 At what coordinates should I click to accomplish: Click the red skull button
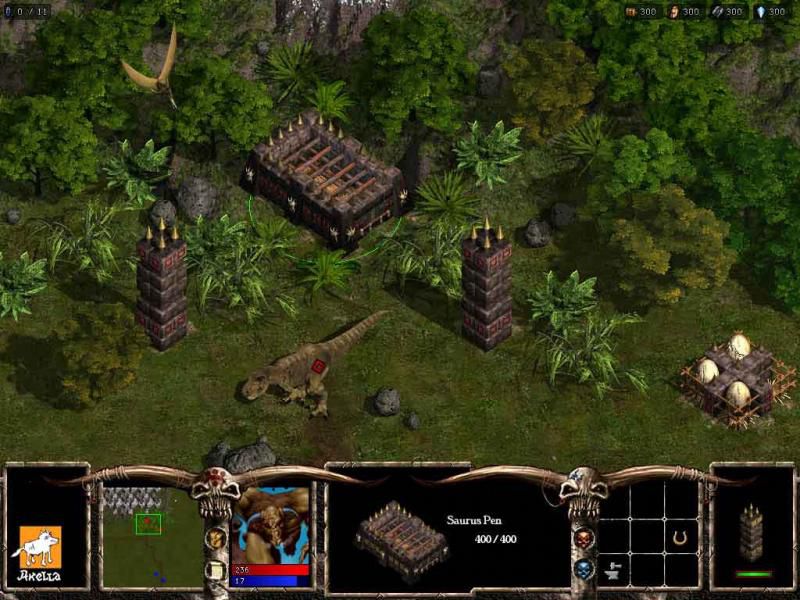click(585, 538)
